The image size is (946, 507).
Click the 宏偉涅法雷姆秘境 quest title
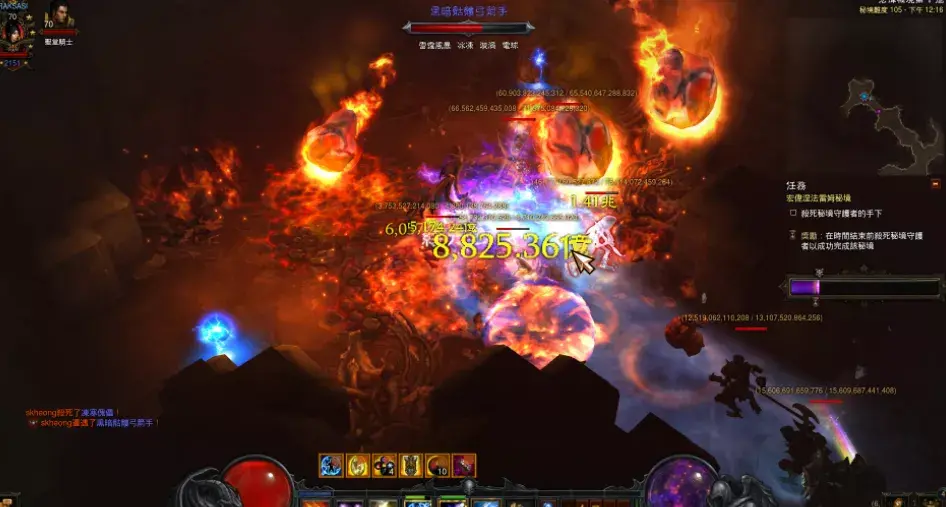click(x=824, y=198)
